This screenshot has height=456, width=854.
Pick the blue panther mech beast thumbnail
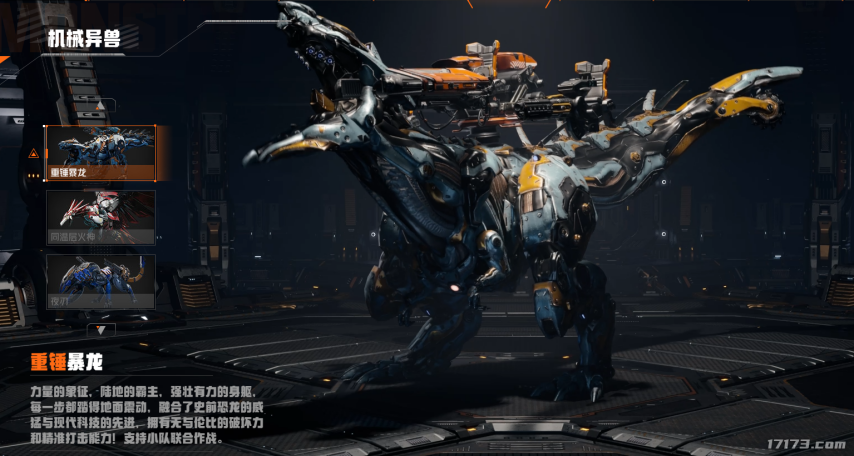tap(100, 280)
